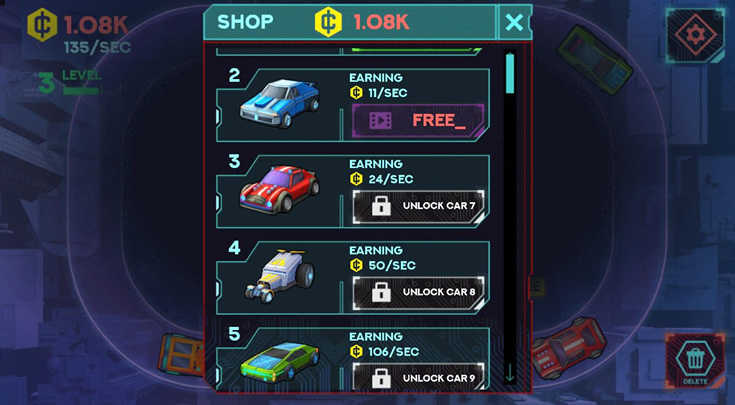735x405 pixels.
Task: Activate the Delete trash bin button
Action: pyautogui.click(x=695, y=360)
